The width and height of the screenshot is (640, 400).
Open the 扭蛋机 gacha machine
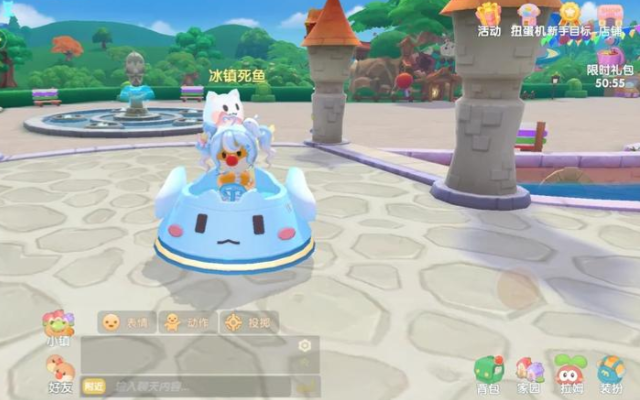pos(528,18)
